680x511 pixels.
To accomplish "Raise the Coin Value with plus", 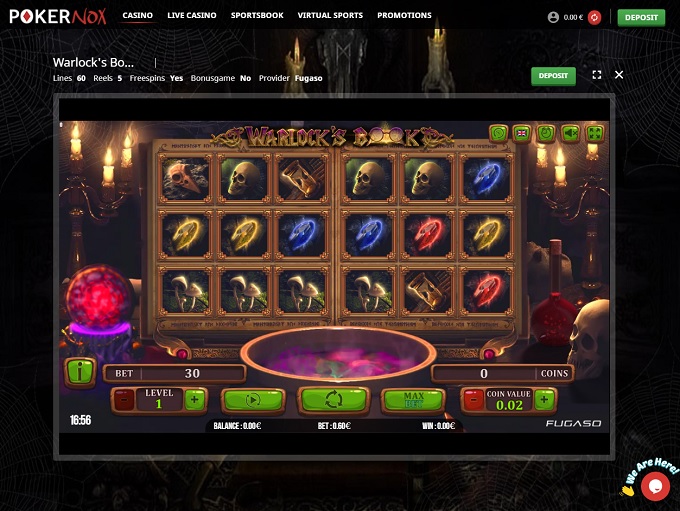I will 543,400.
